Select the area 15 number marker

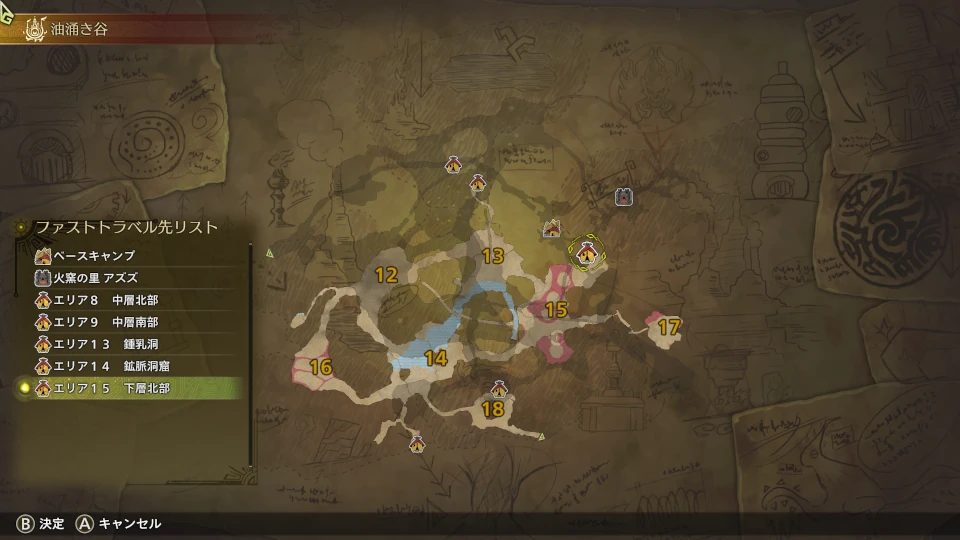point(556,310)
